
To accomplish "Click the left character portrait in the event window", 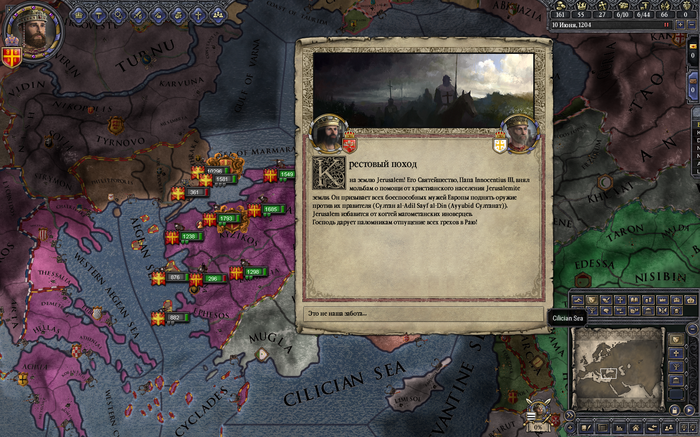I will click(x=329, y=133).
